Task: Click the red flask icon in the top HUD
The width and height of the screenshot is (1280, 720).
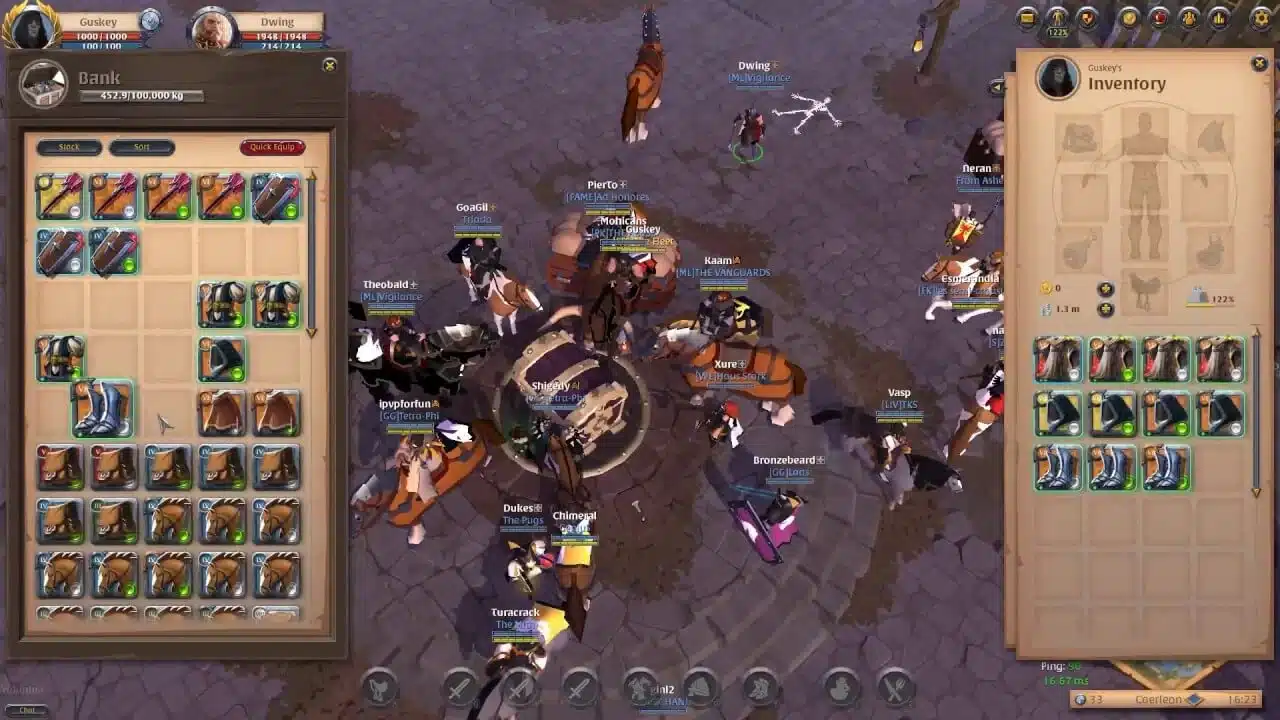Action: [1159, 17]
